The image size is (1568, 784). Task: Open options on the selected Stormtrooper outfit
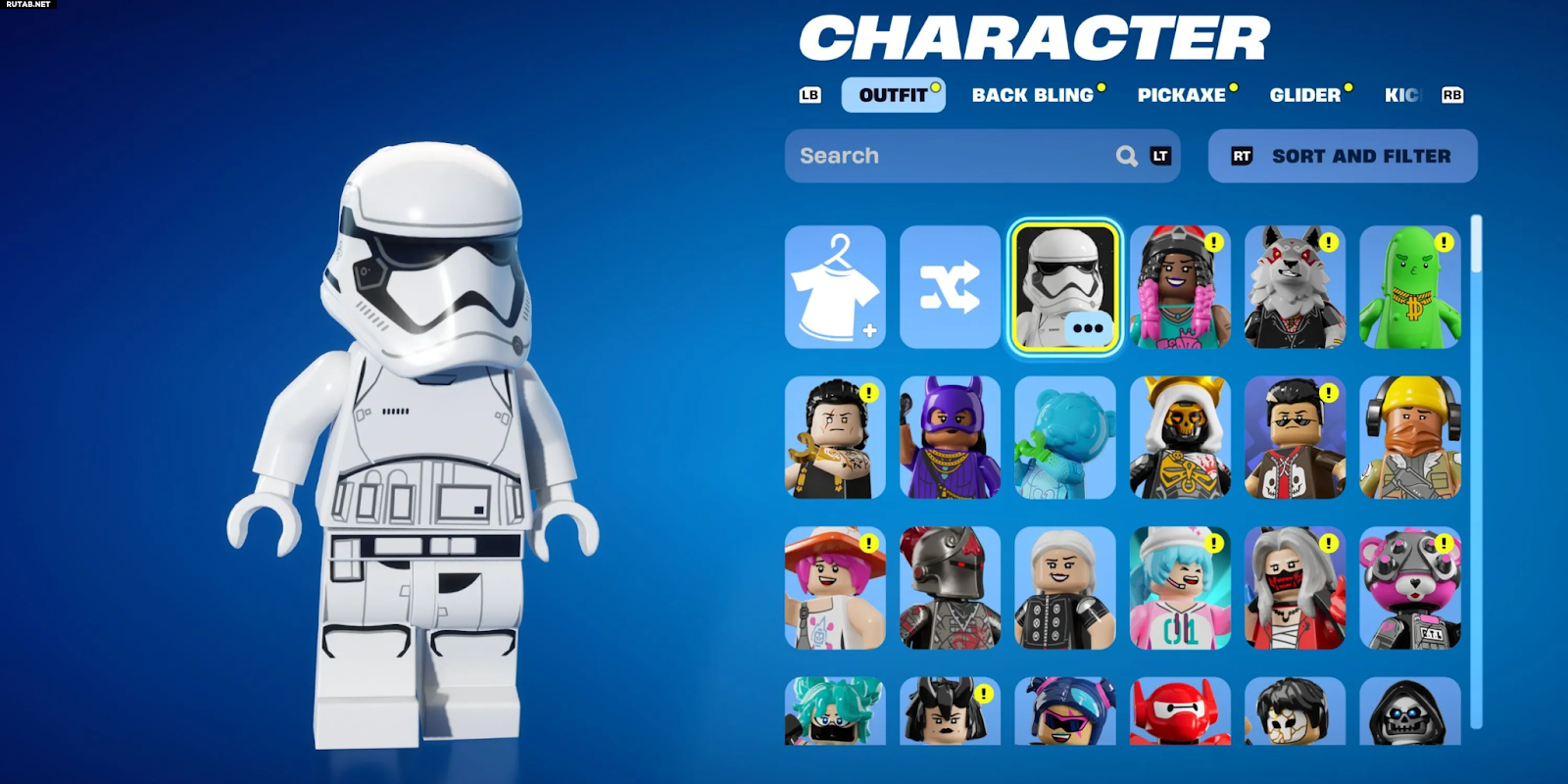point(1088,328)
